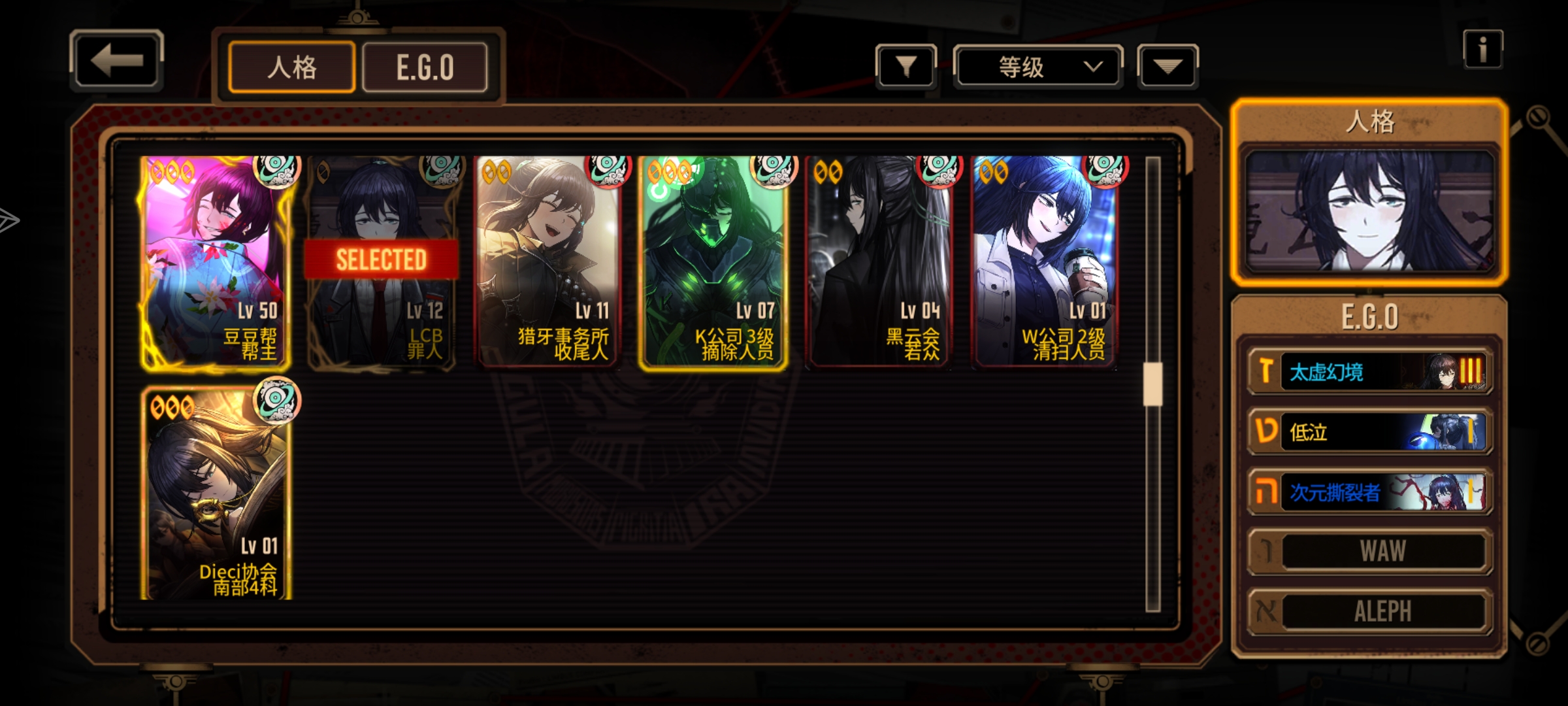Select the empty ALEPH E.G.O slot

tap(1370, 611)
